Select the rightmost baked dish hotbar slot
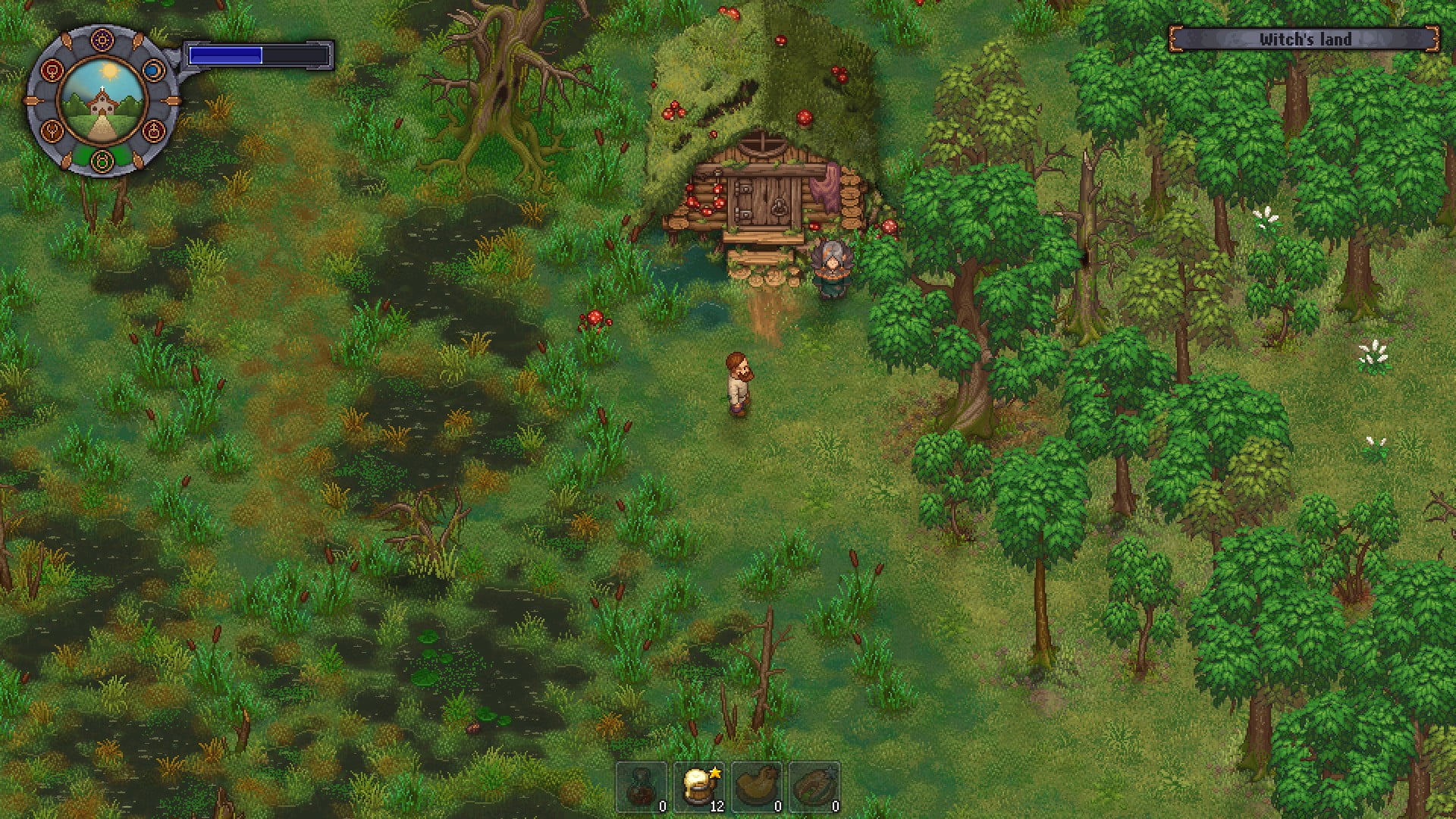The width and height of the screenshot is (1456, 819). click(x=814, y=786)
